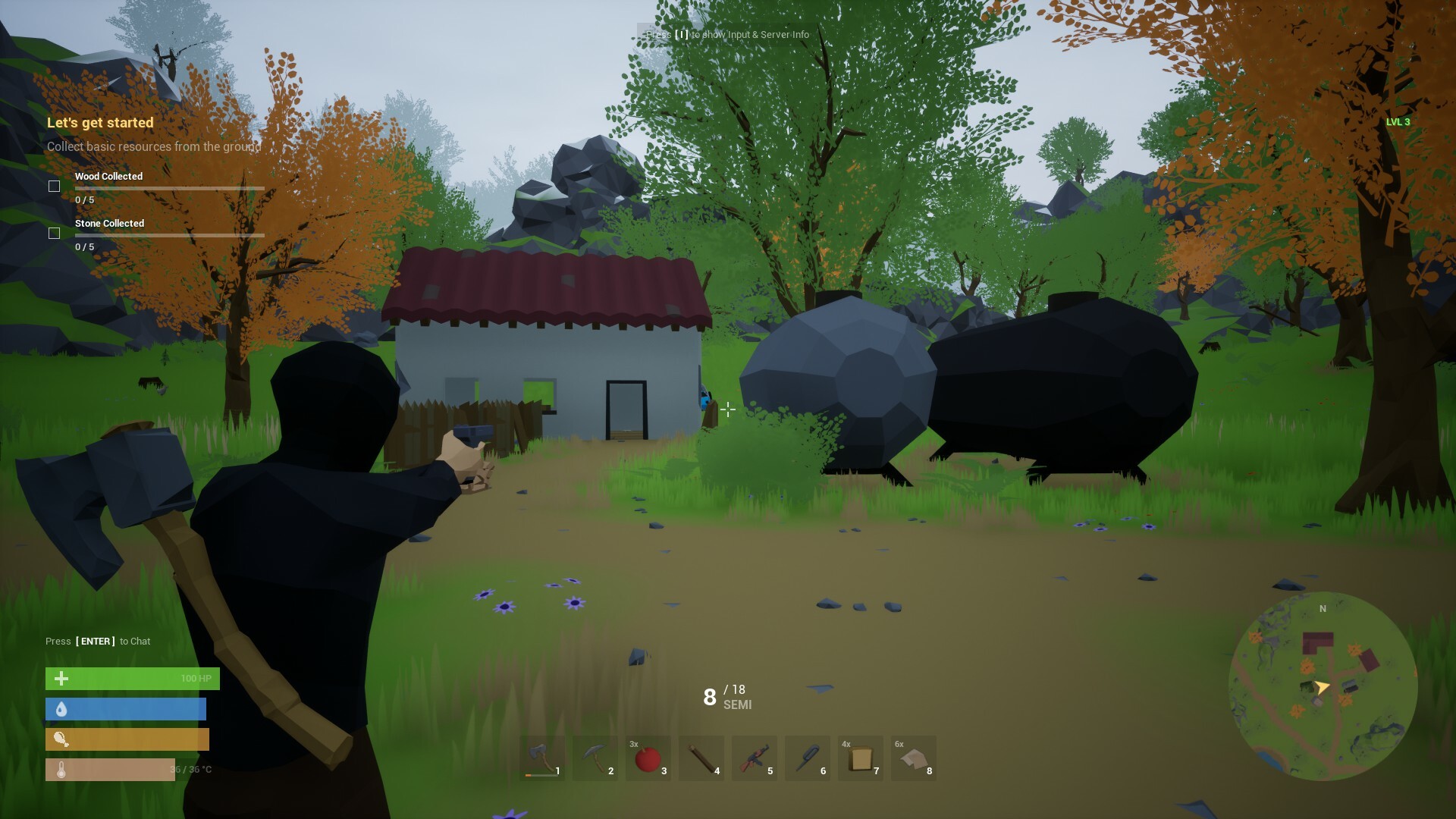
Task: Equip the rifle in hotbar slot 5
Action: [x=754, y=758]
